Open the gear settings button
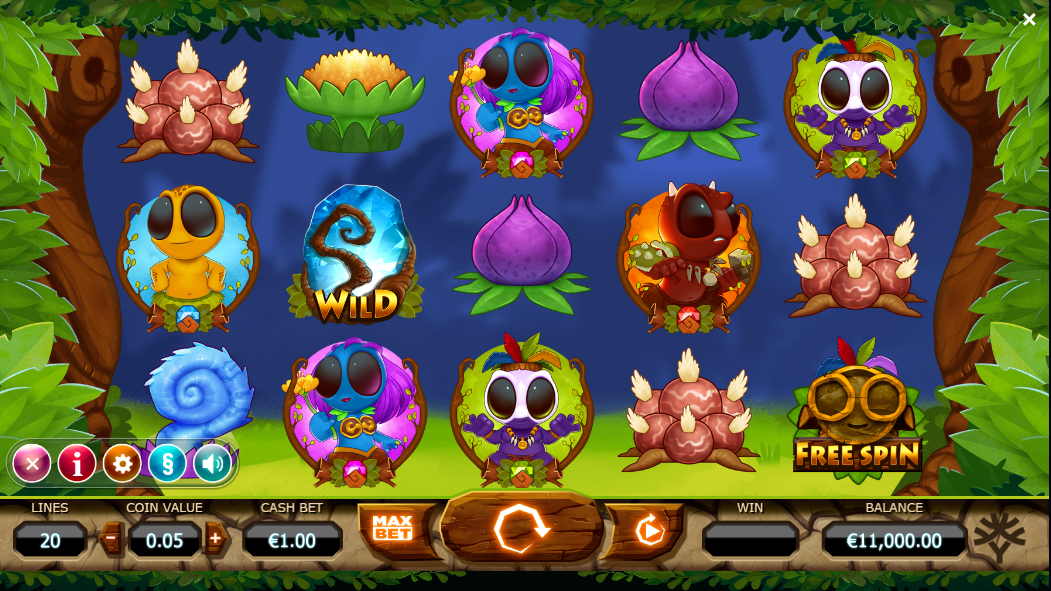Screen dimensions: 1051x591 122,463
